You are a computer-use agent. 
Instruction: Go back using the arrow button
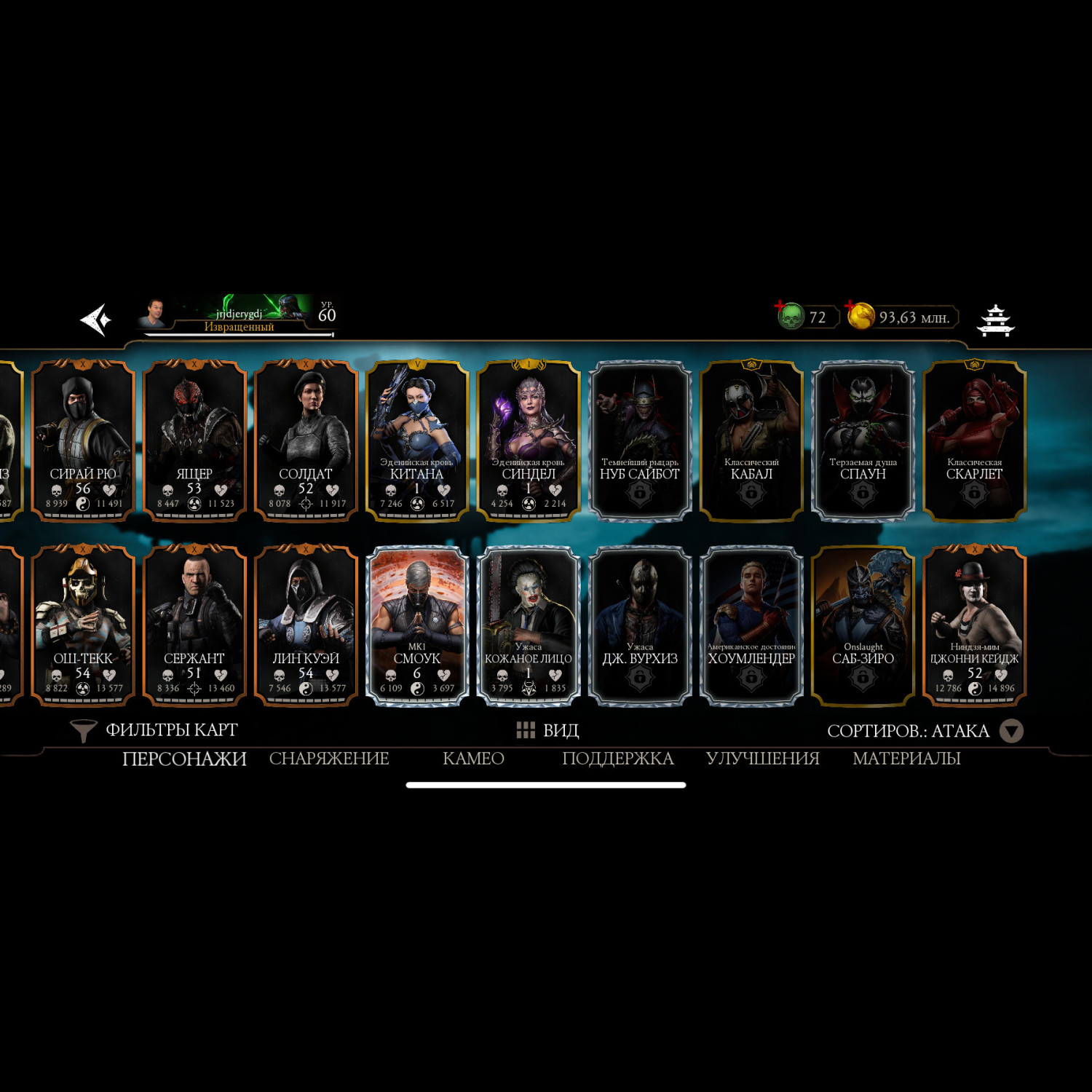(x=96, y=320)
